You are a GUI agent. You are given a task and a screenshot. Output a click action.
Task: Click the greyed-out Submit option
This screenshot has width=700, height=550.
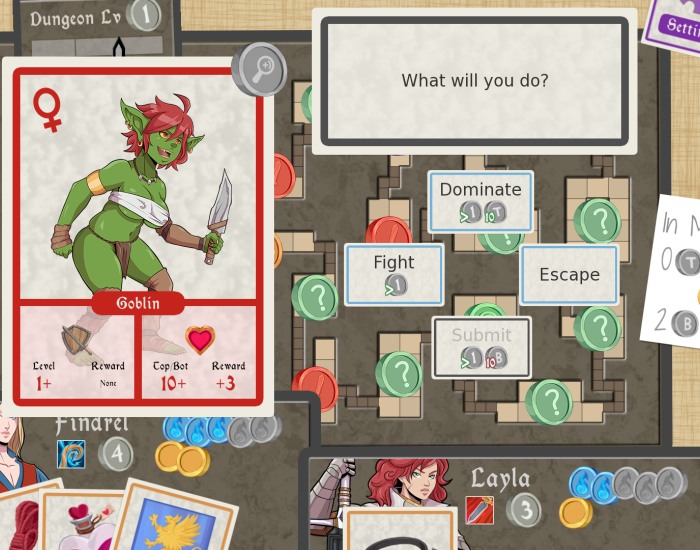(481, 347)
